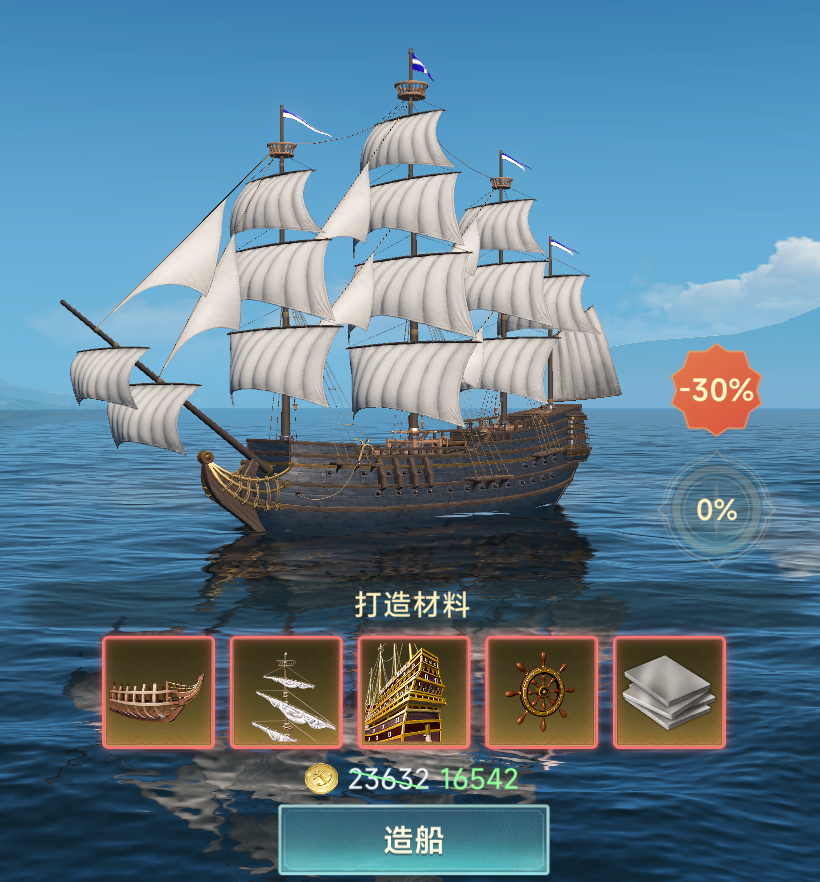Select the ship steering wheel material slot
Image resolution: width=820 pixels, height=882 pixels.
542,692
